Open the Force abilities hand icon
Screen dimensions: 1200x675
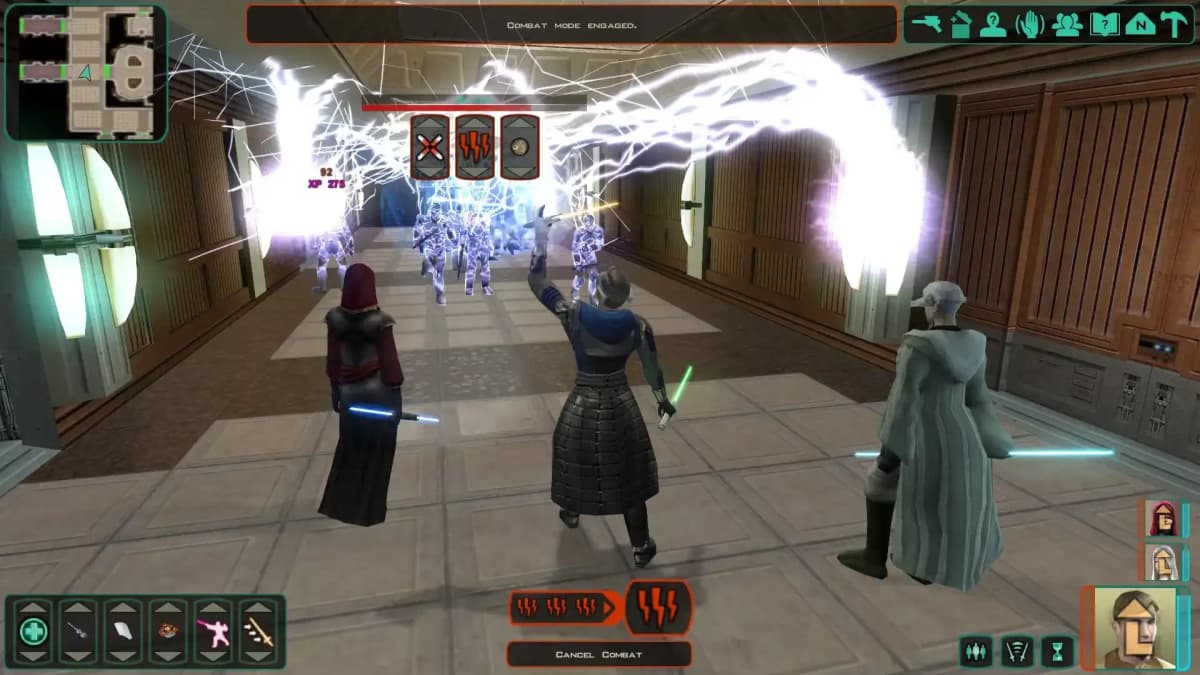coord(1030,26)
